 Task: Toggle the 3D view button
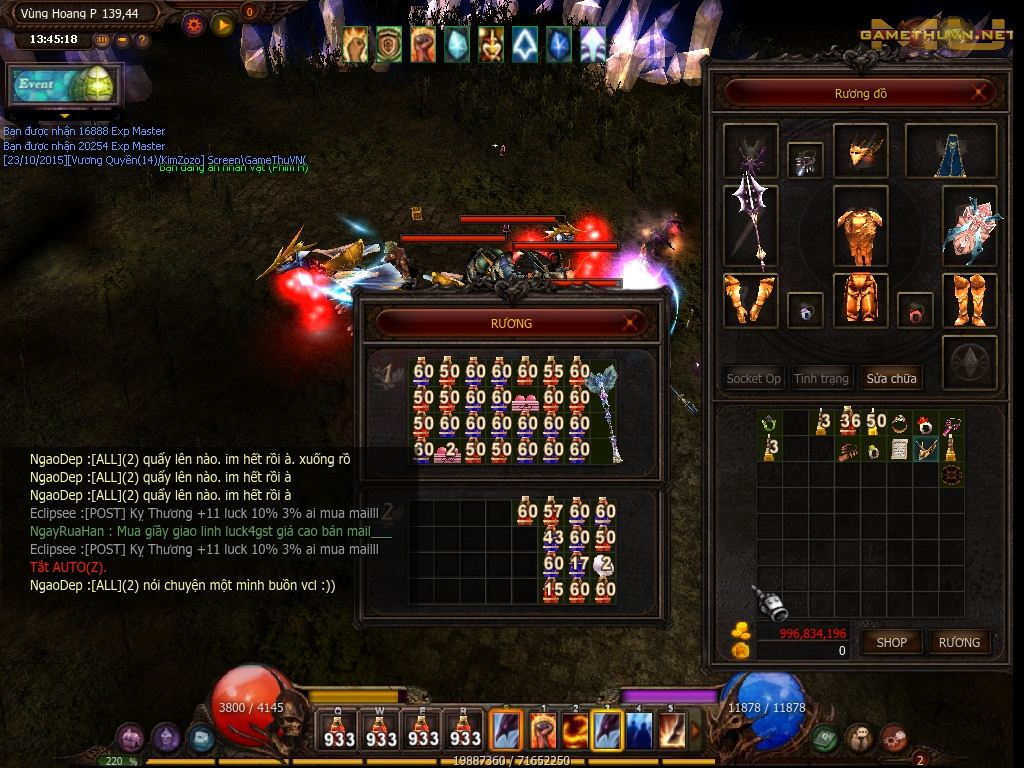tap(102, 40)
